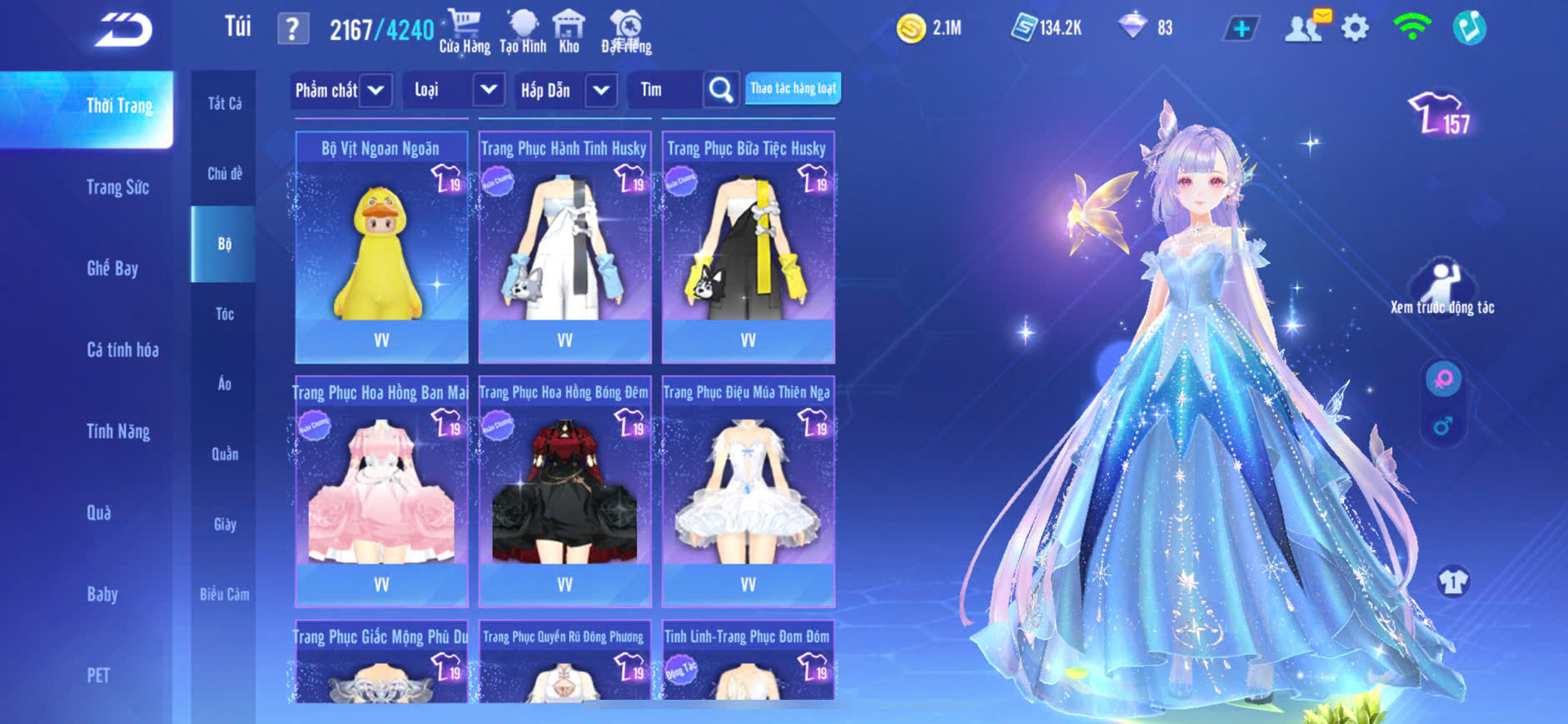Pick Trang Phục Hoa Hồng Bóng Đêm
This screenshot has width=1568, height=724.
tap(565, 491)
